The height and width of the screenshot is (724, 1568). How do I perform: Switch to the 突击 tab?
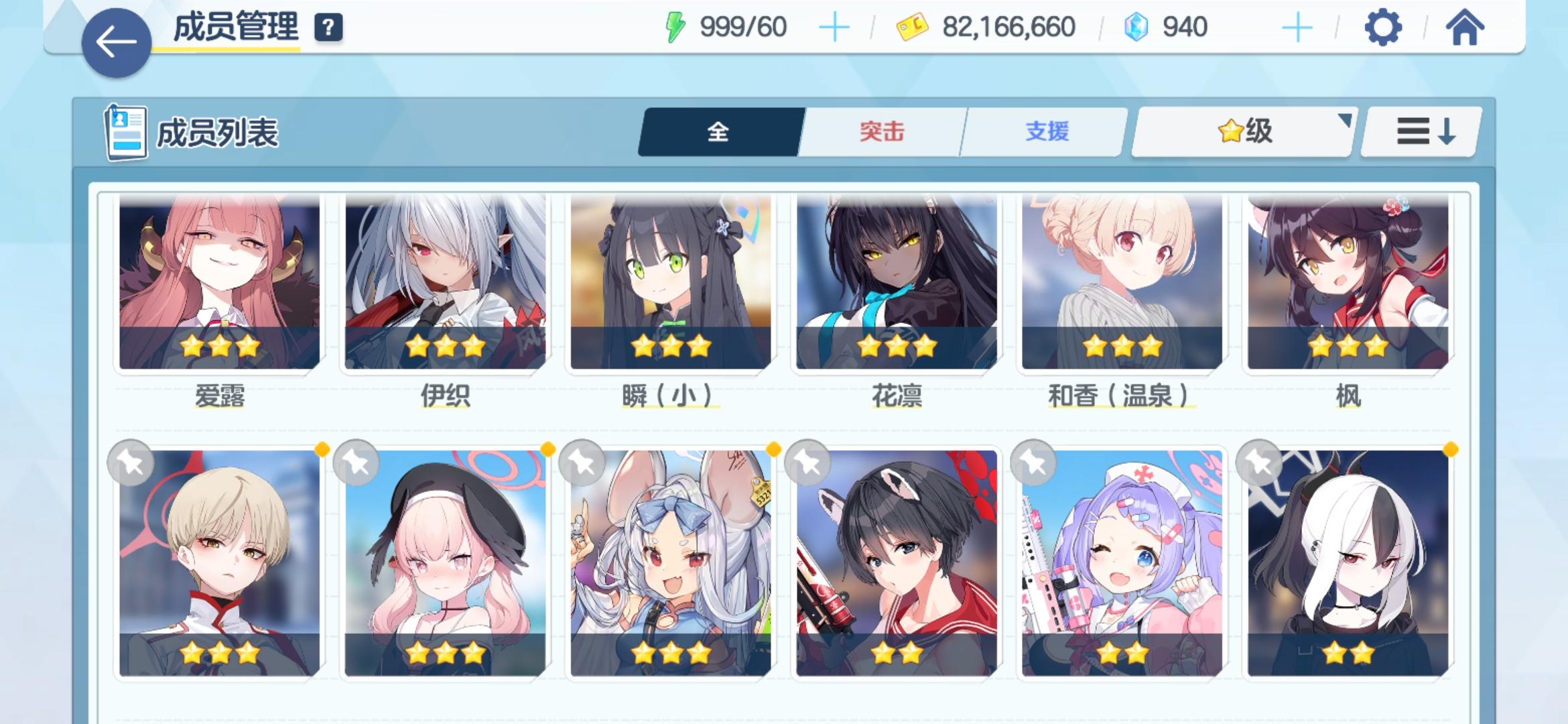click(x=882, y=132)
